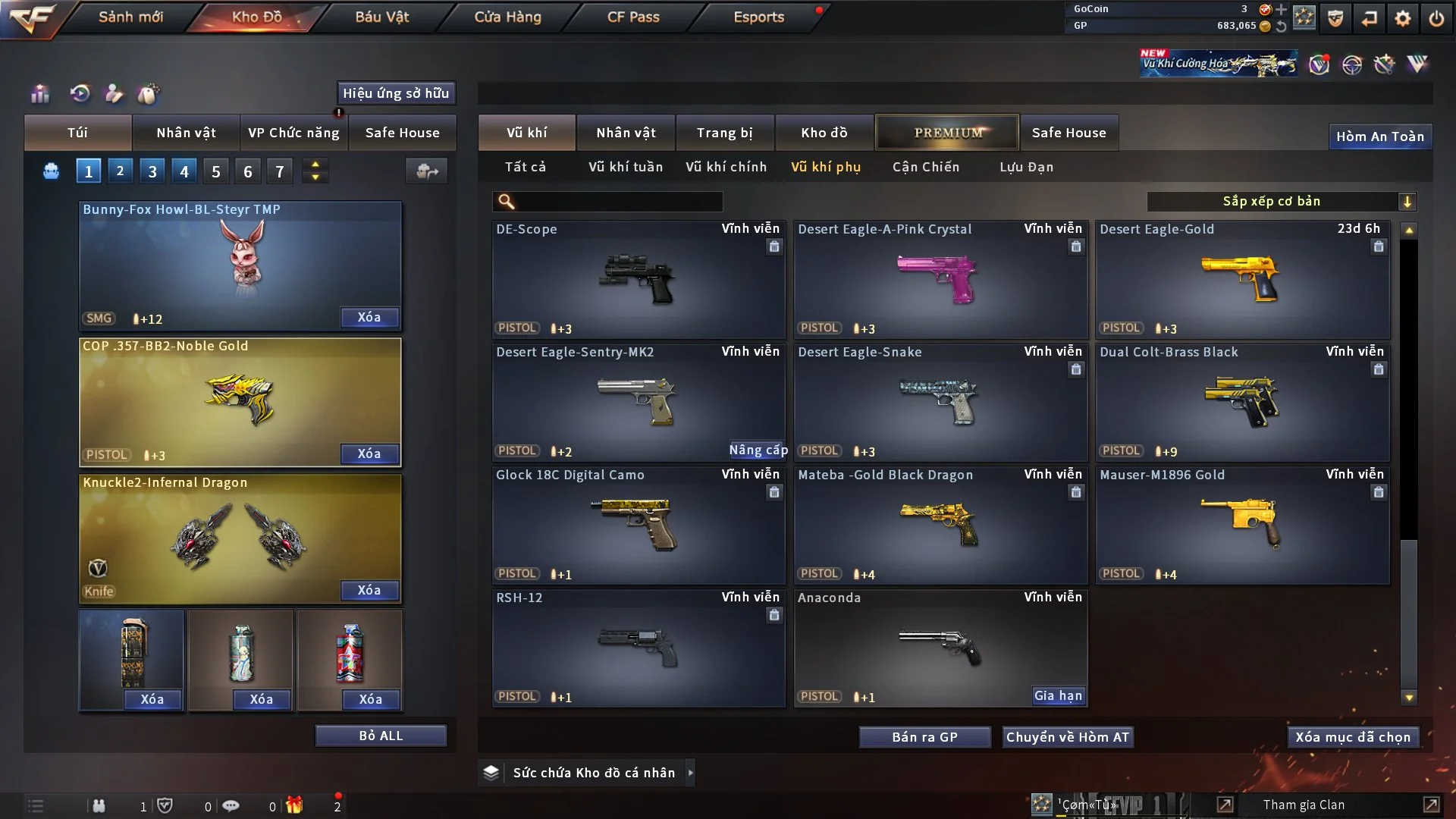Go to the Sảnh mới lobby

130,17
